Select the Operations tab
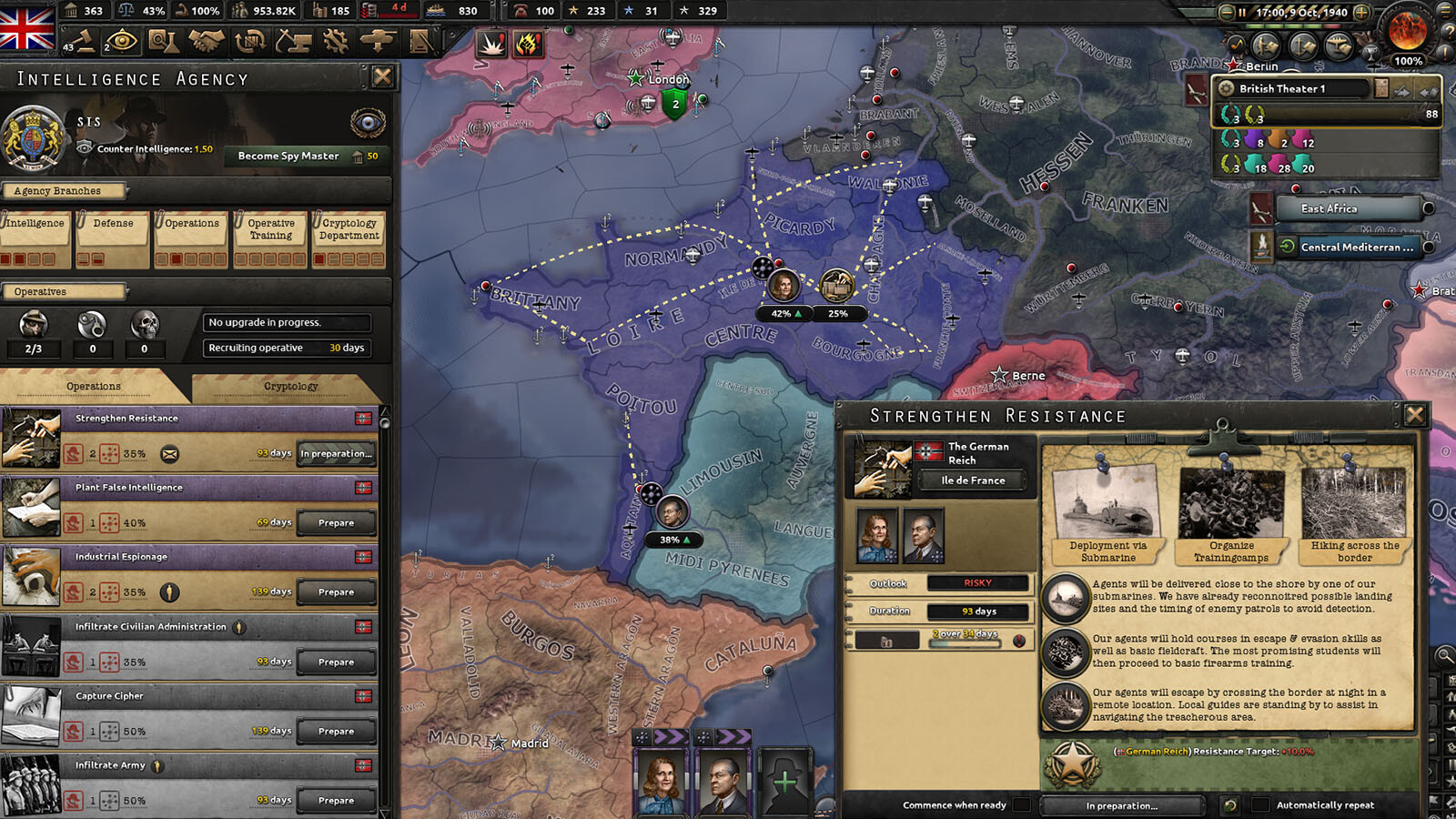Image resolution: width=1456 pixels, height=819 pixels. point(94,386)
